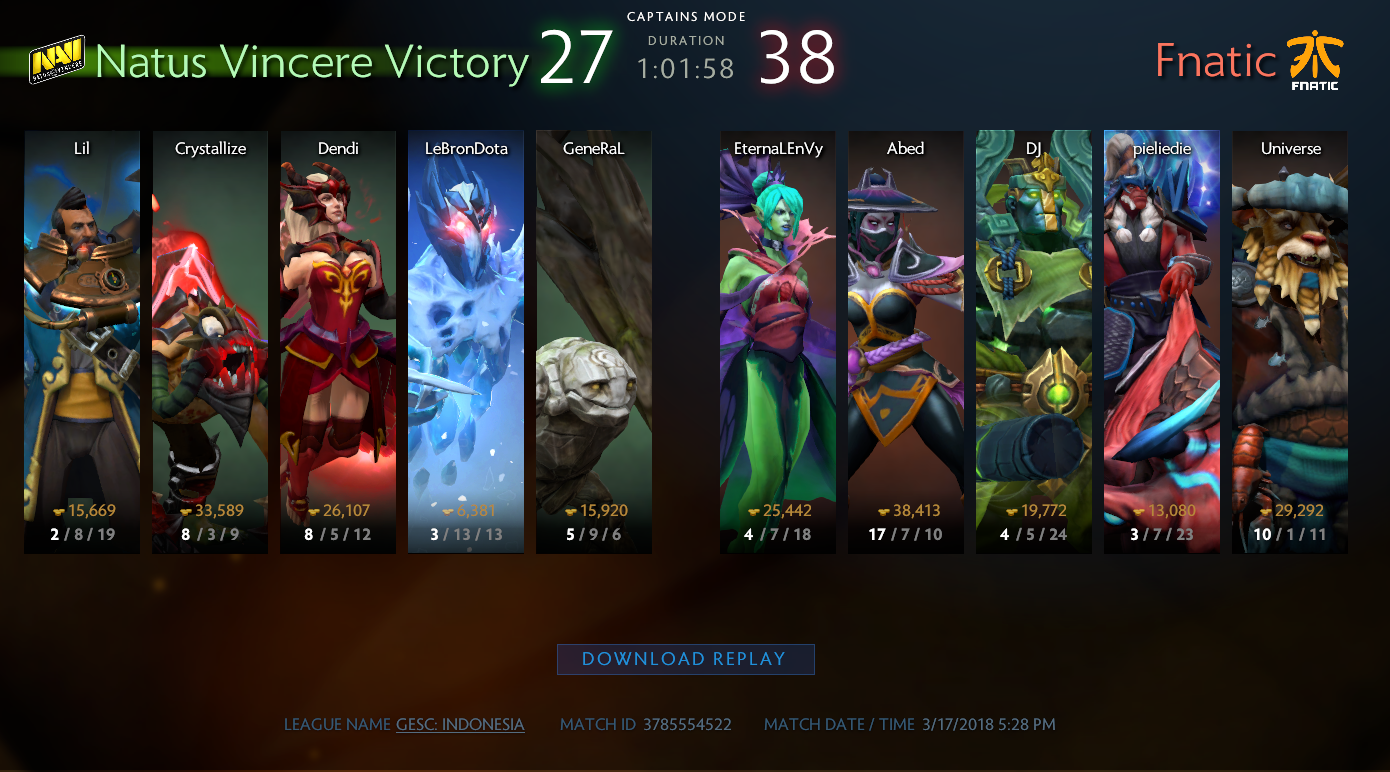Screen dimensions: 1390x772
Task: View Universe's hero portrait
Action: (x=1290, y=341)
